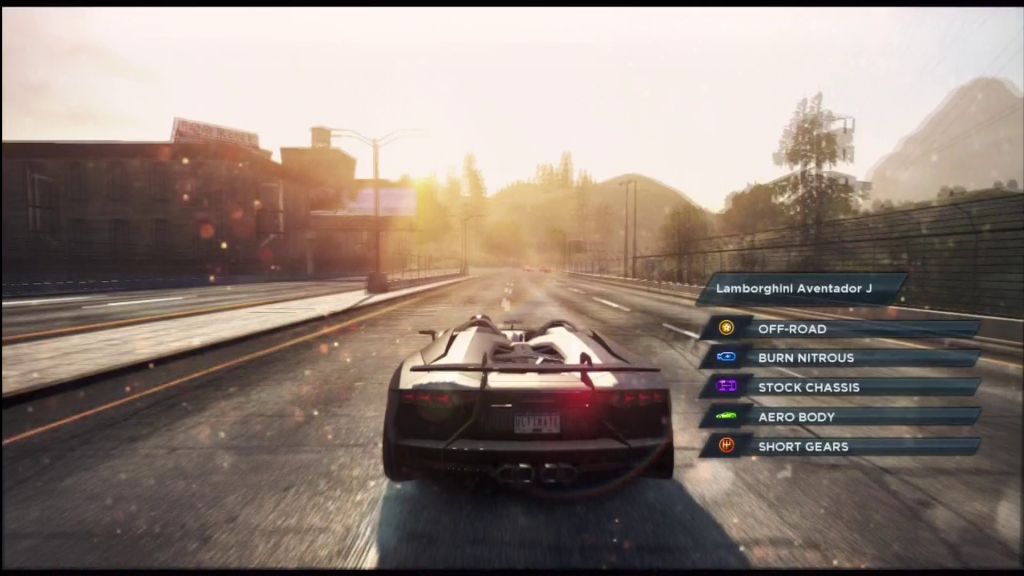Select the Burn Nitrous mod

[840, 357]
